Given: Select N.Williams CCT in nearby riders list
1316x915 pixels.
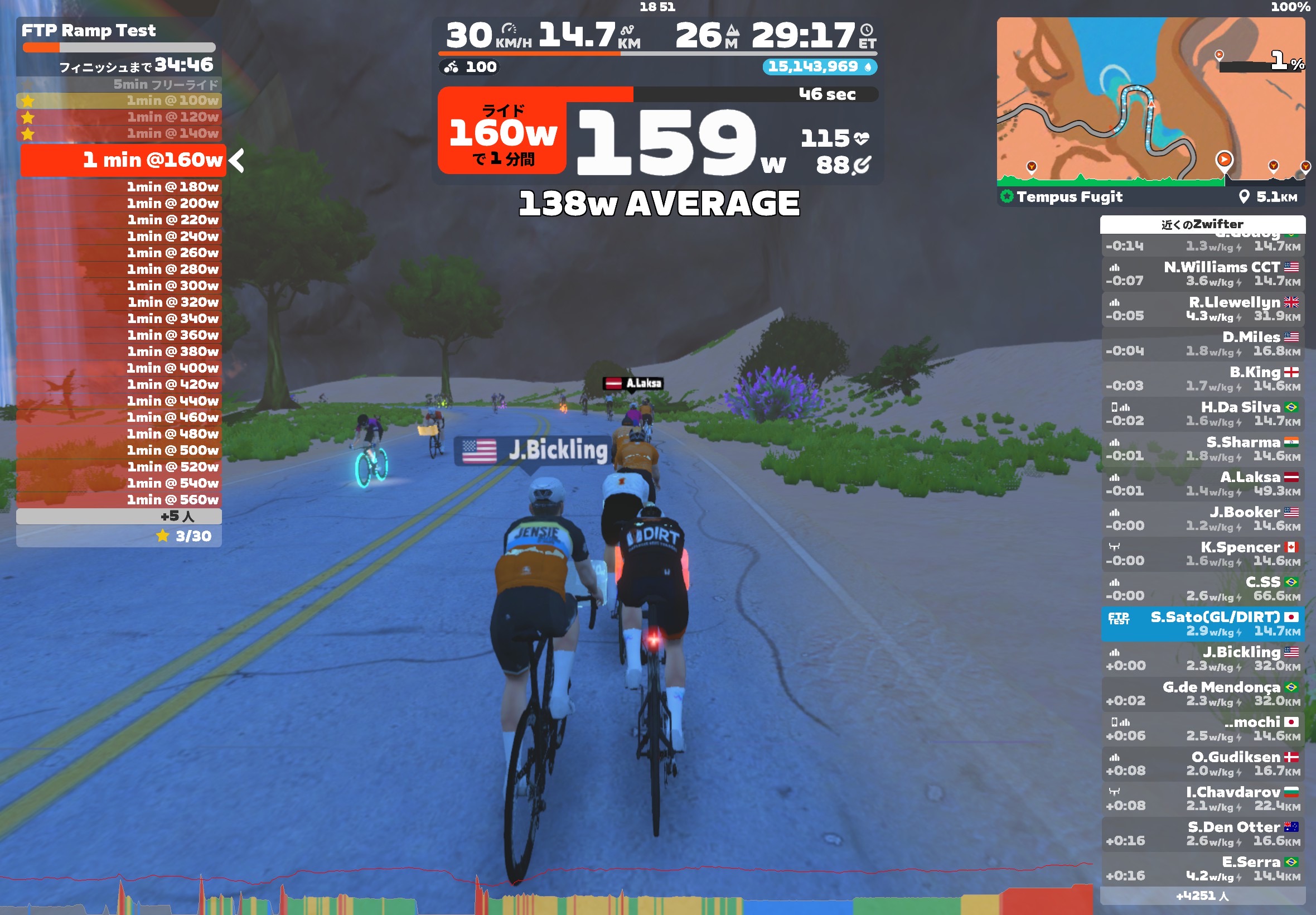Looking at the screenshot, I should [x=1203, y=274].
